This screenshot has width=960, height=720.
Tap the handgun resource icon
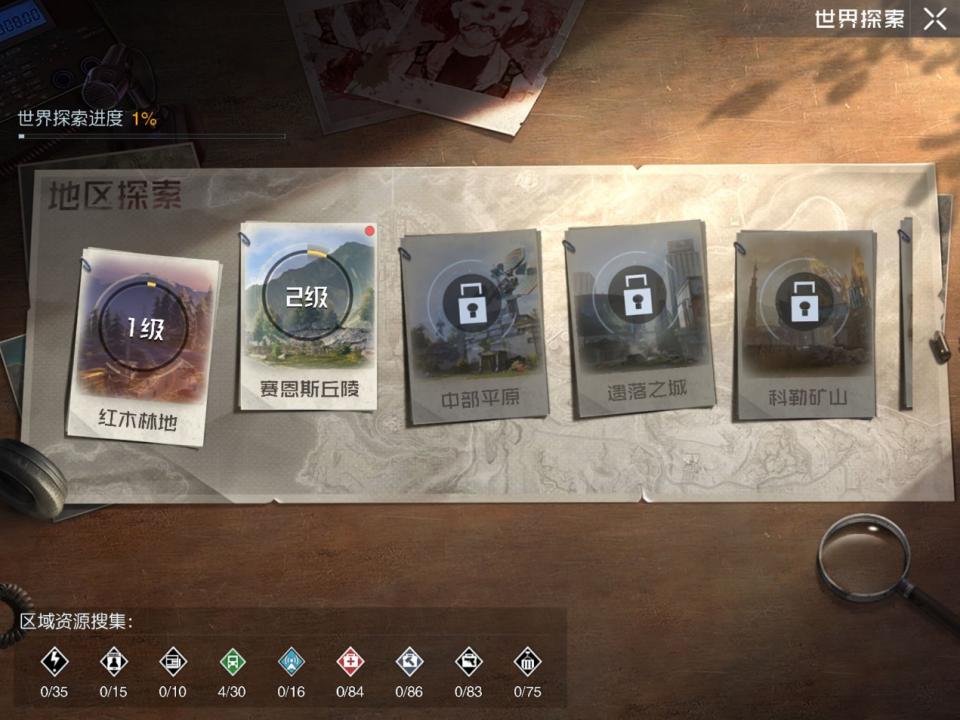tap(468, 661)
